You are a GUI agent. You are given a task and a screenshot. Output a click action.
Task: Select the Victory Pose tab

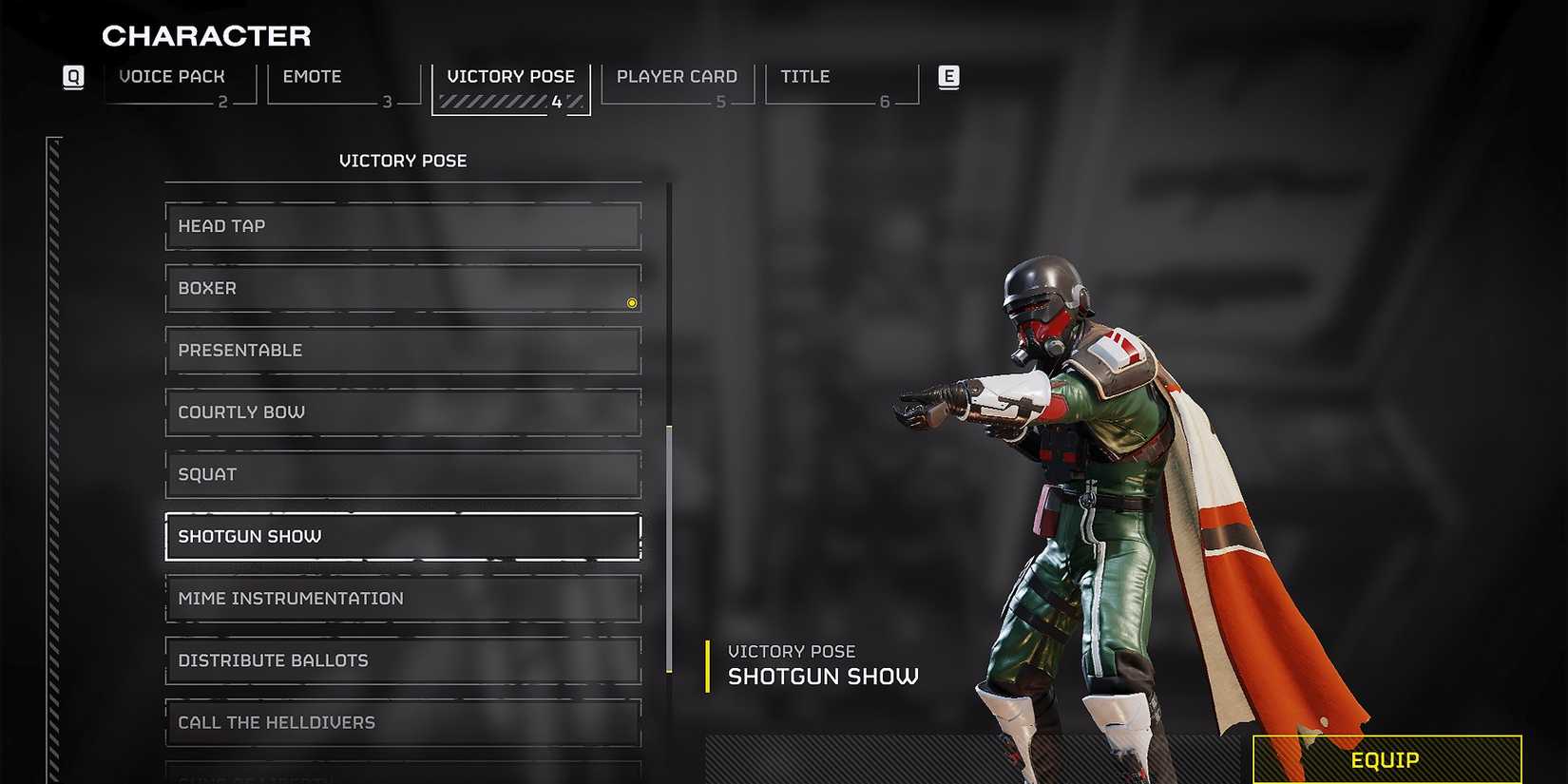click(510, 76)
